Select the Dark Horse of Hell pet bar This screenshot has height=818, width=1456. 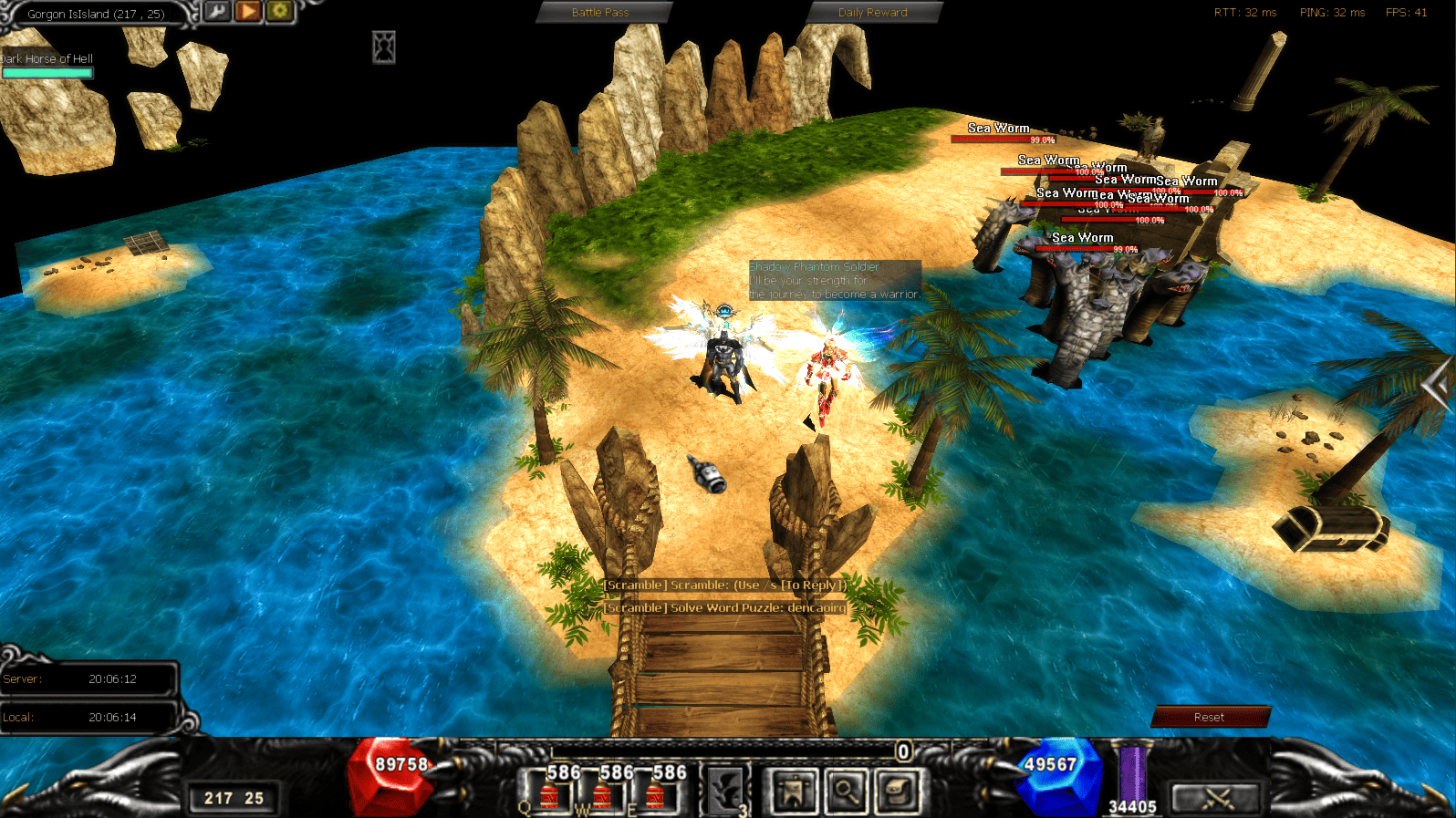(47, 72)
